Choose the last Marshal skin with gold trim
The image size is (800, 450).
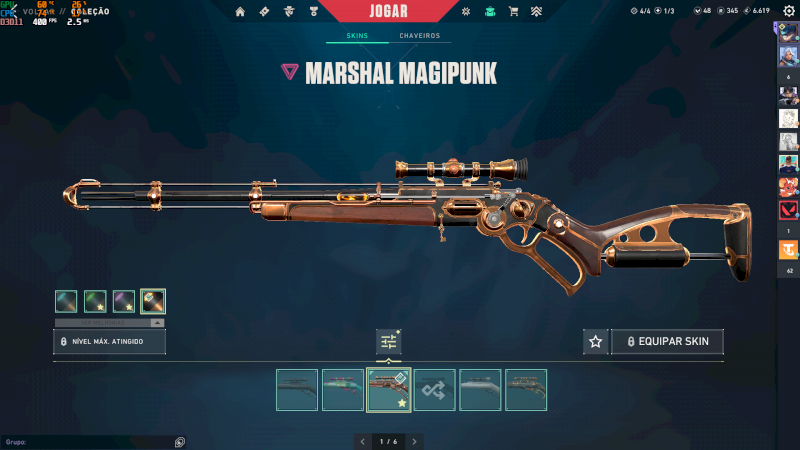pyautogui.click(x=526, y=390)
